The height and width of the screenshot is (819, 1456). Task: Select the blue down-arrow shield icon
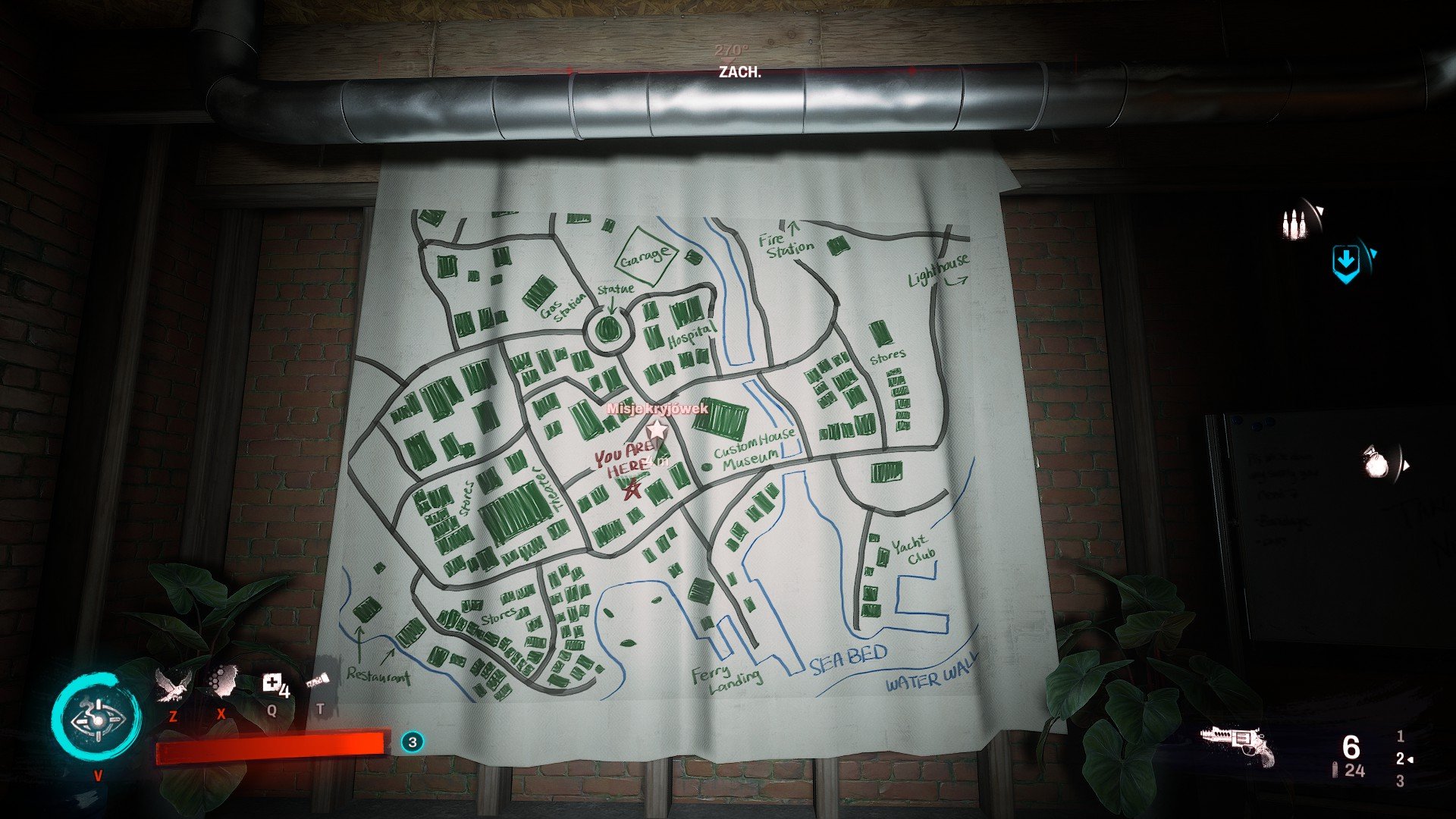[1346, 262]
